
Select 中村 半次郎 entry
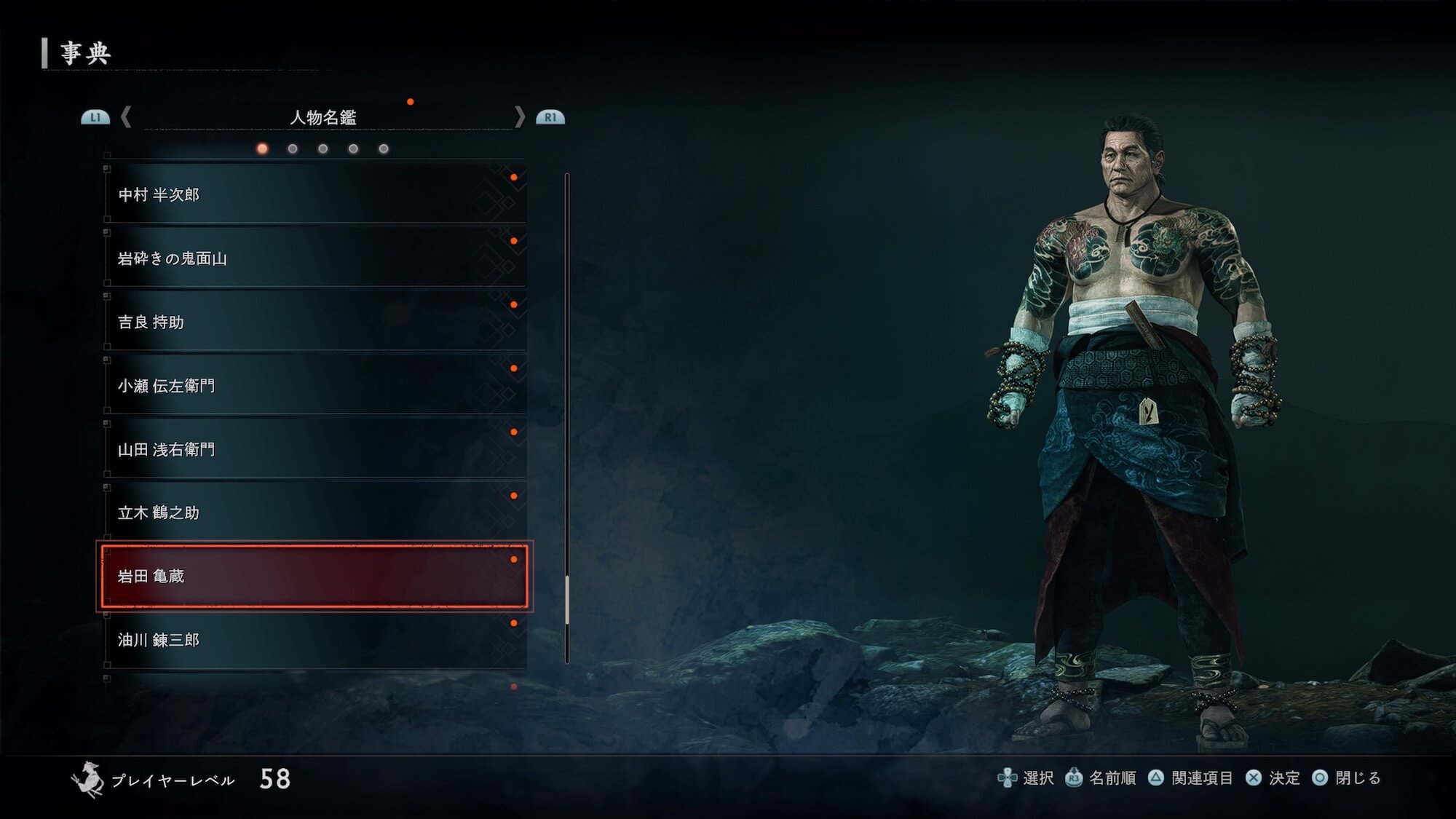point(314,194)
